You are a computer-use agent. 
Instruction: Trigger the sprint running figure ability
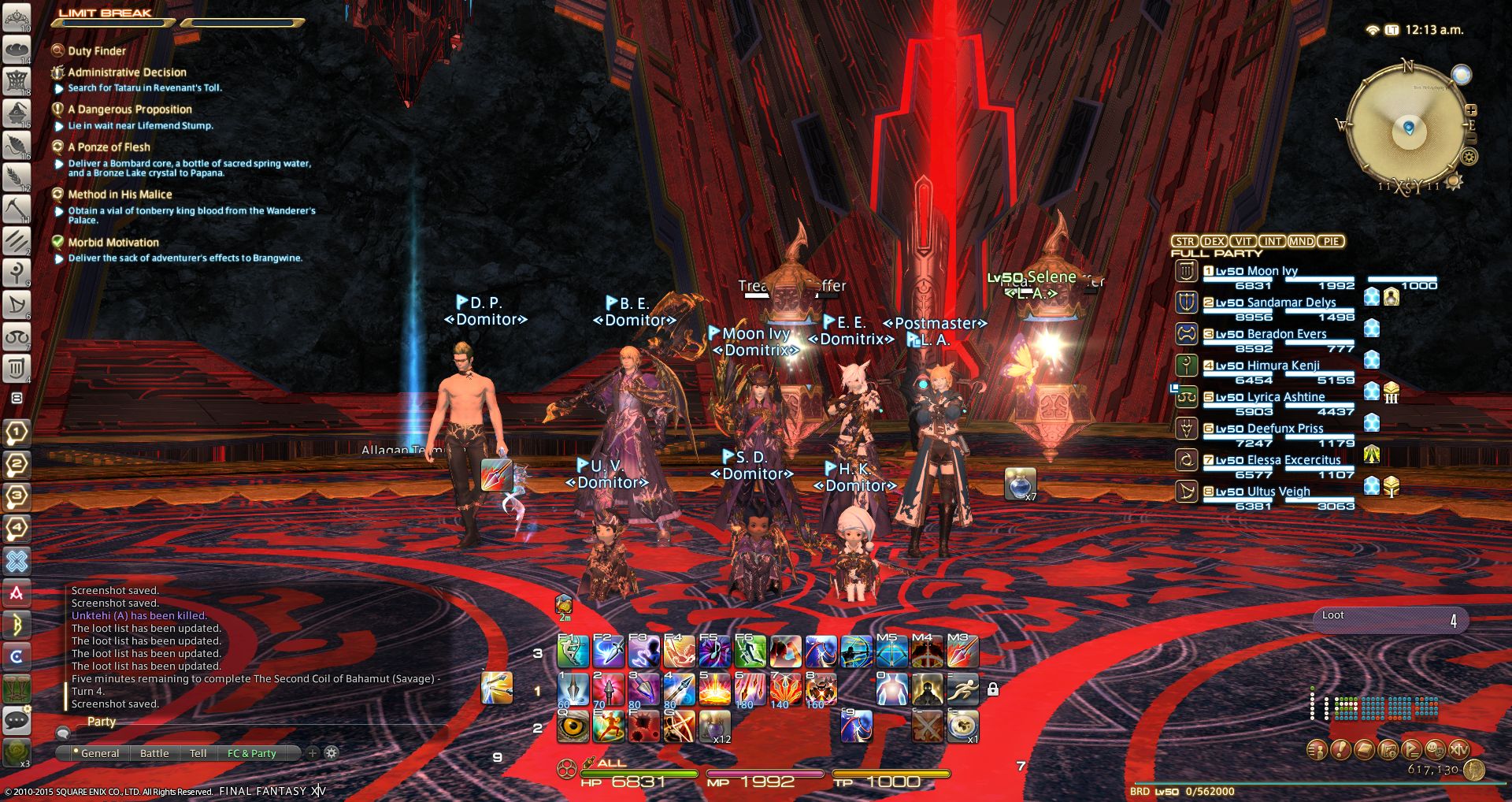click(962, 690)
